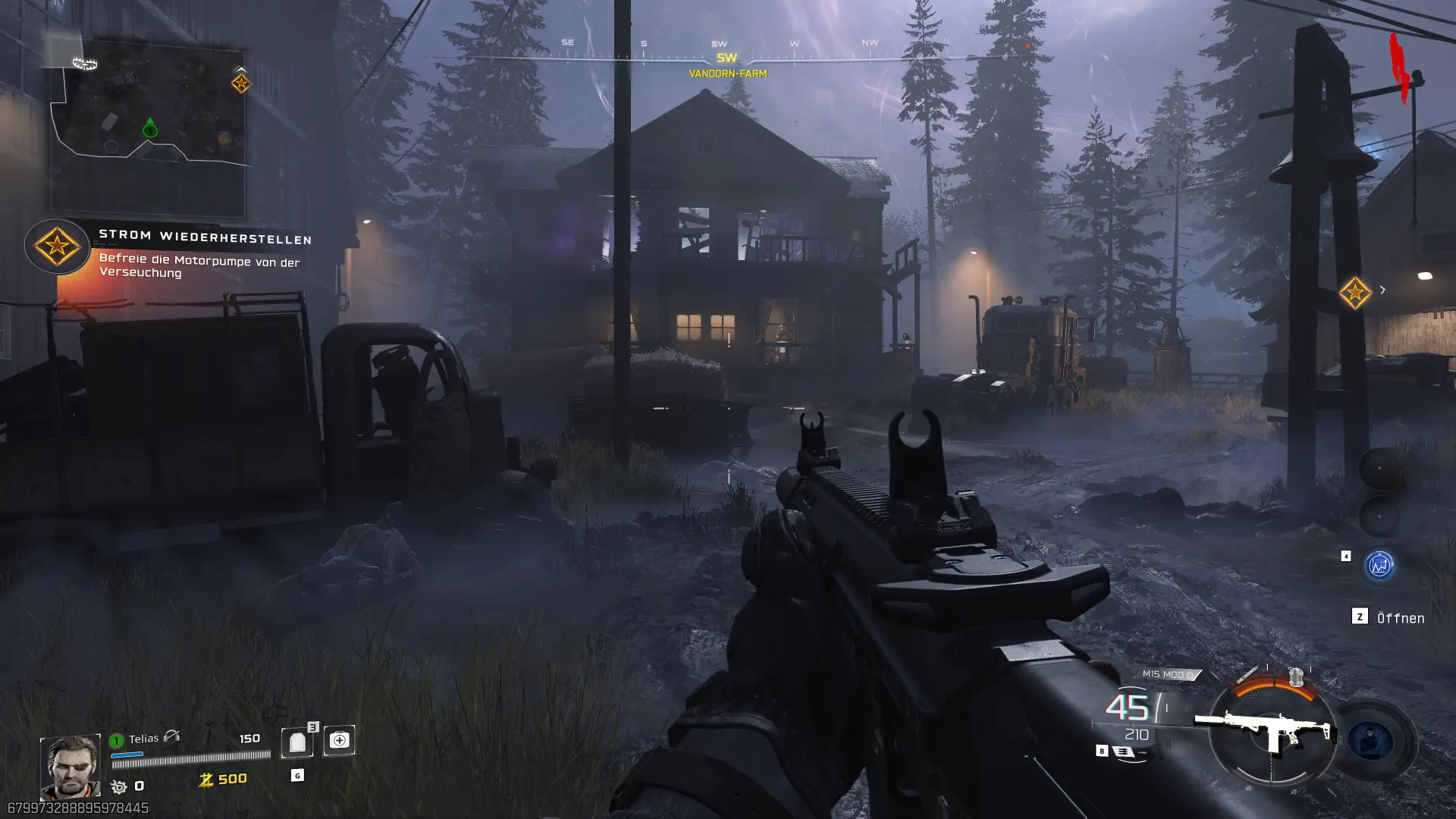Click the orange star objective marker on minimap

click(240, 83)
